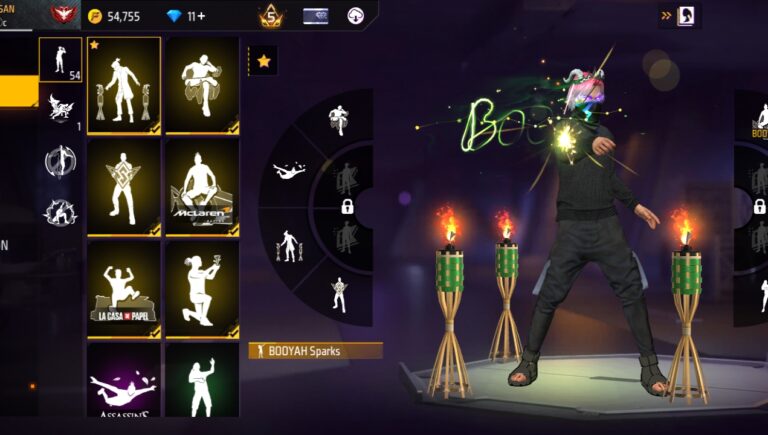Screen dimensions: 768x435
Task: Open the emotes category tab showing 54
Action: pyautogui.click(x=60, y=60)
